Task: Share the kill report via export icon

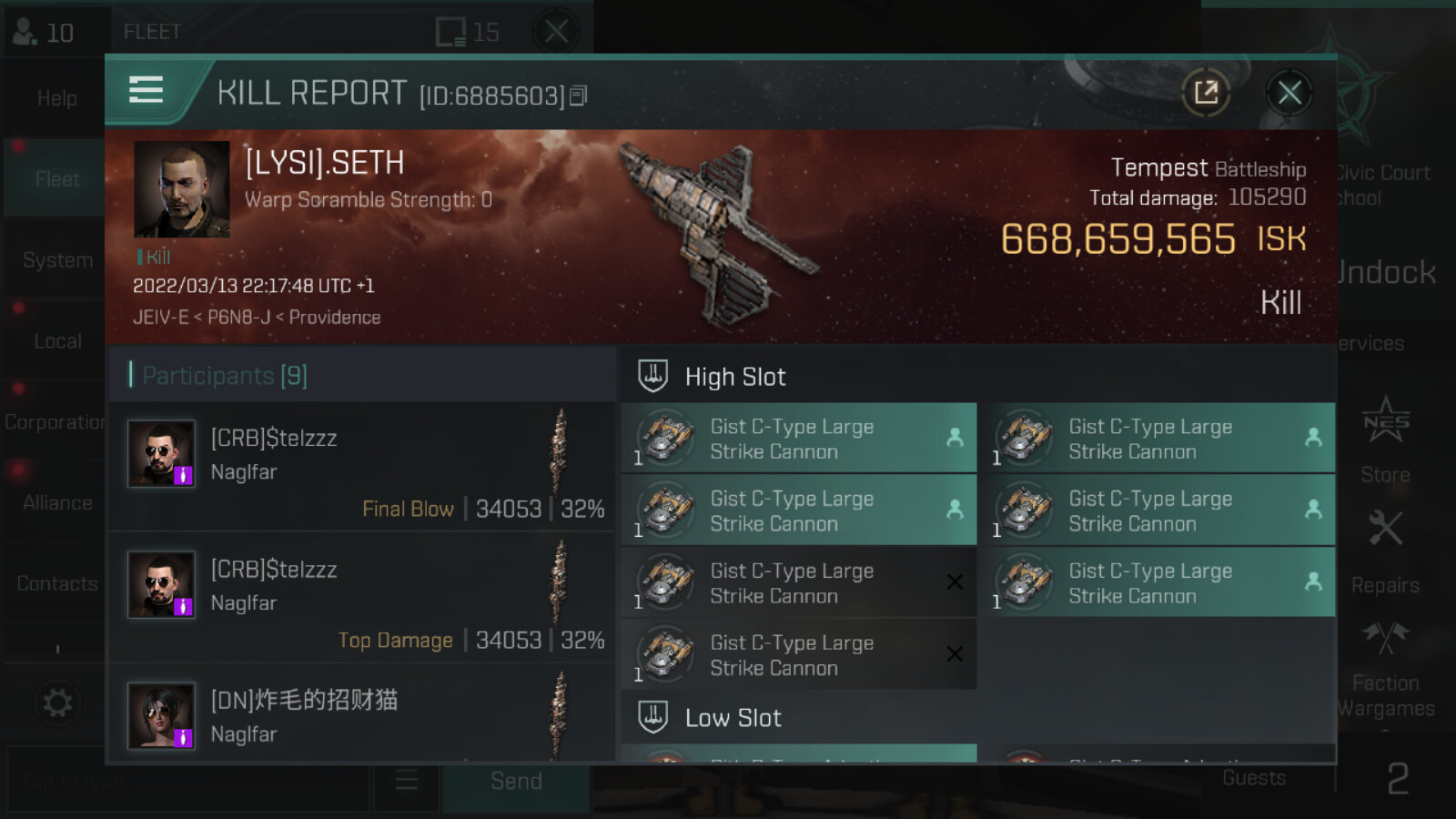Action: 1206,93
